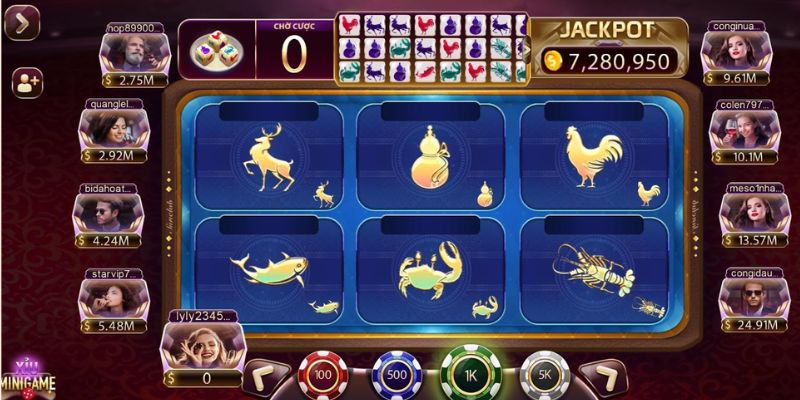View player starvip7's avatar
Image resolution: width=800 pixels, height=400 pixels.
(110, 294)
